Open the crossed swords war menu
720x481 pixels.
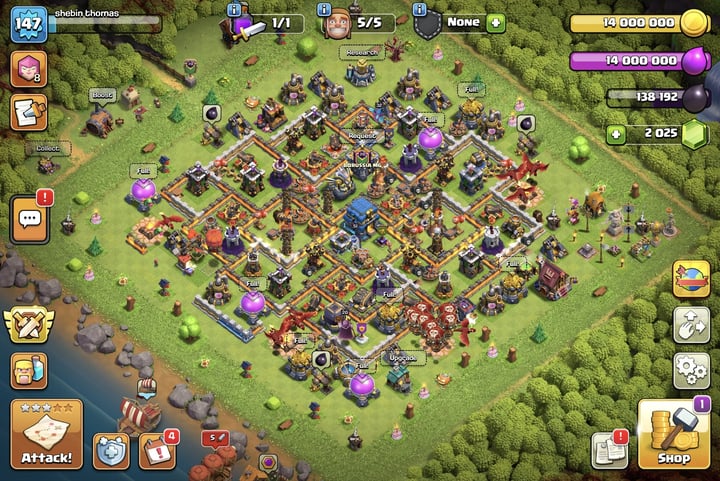coord(29,324)
